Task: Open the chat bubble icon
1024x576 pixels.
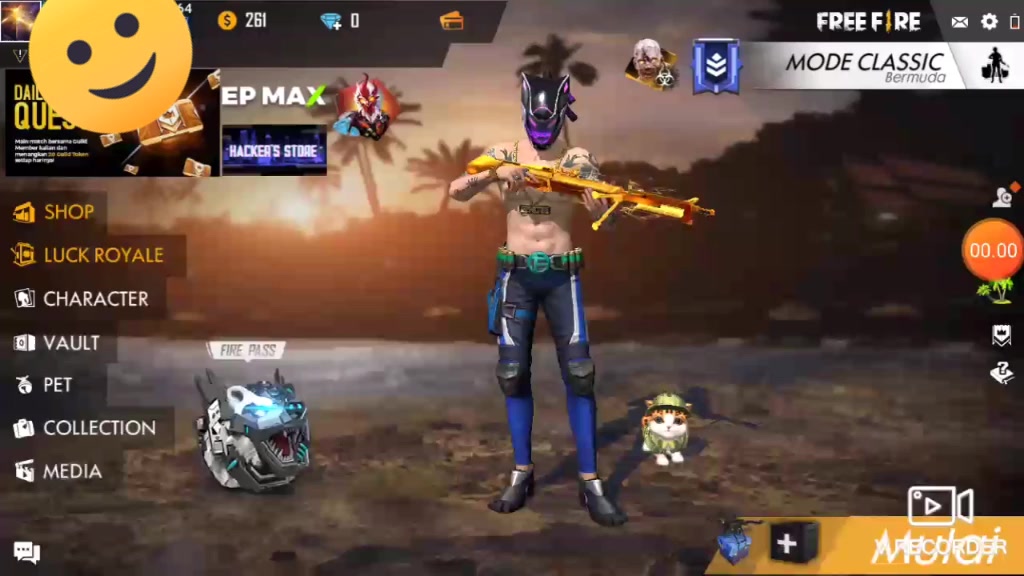Action: [27, 552]
